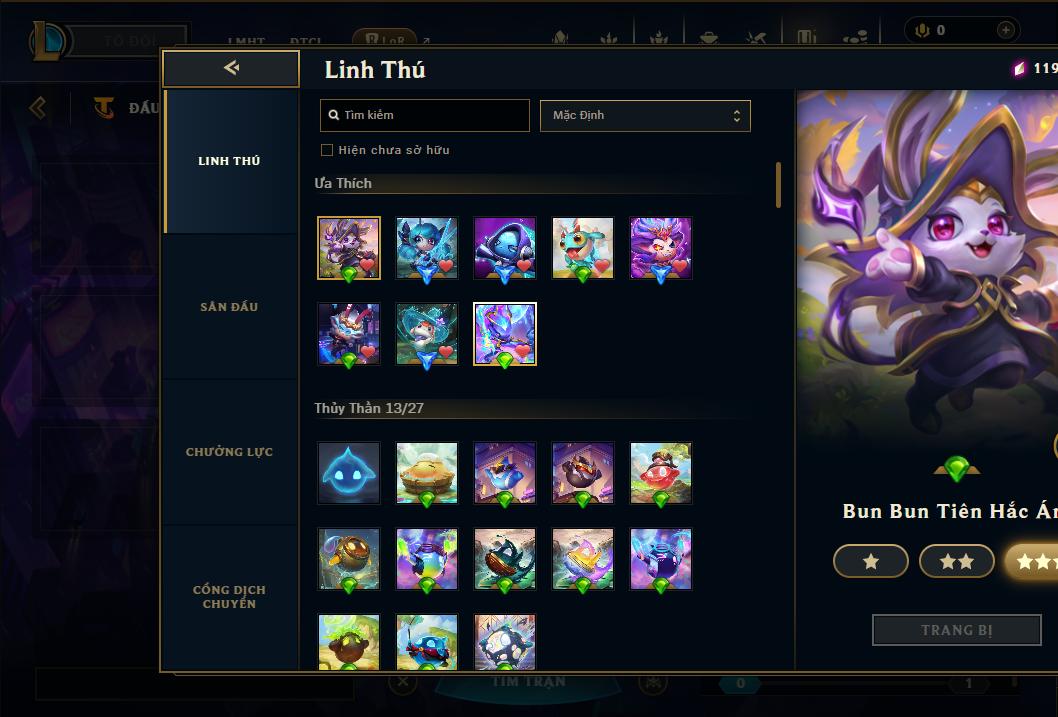
Task: Choose the two-star tier button
Action: pyautogui.click(x=956, y=562)
